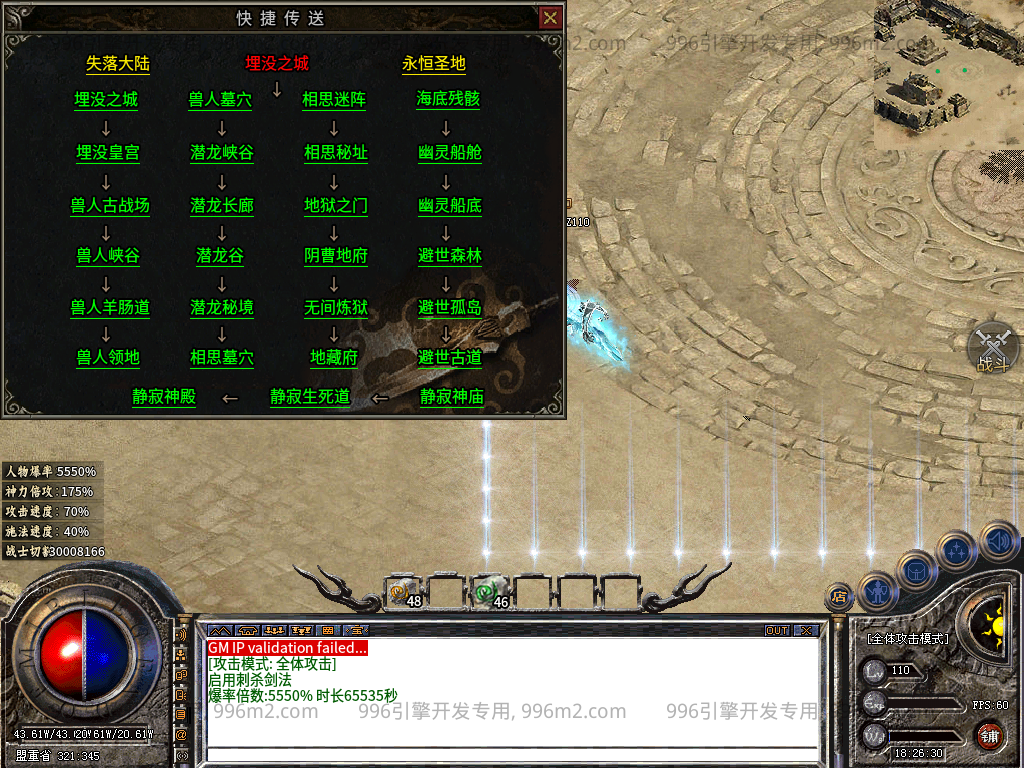Image resolution: width=1024 pixels, height=768 pixels.
Task: Teleport to 埋没皇宫
Action: pyautogui.click(x=108, y=153)
